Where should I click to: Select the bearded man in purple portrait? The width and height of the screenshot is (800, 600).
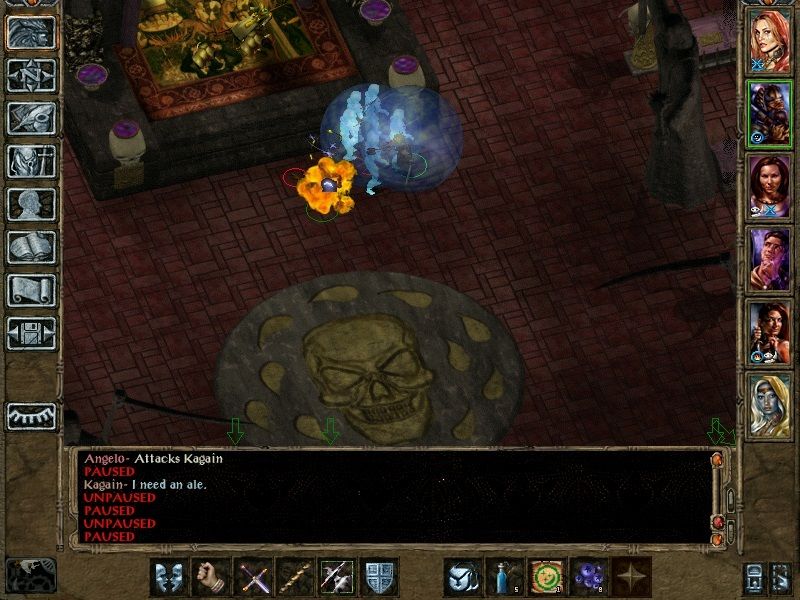[769, 256]
